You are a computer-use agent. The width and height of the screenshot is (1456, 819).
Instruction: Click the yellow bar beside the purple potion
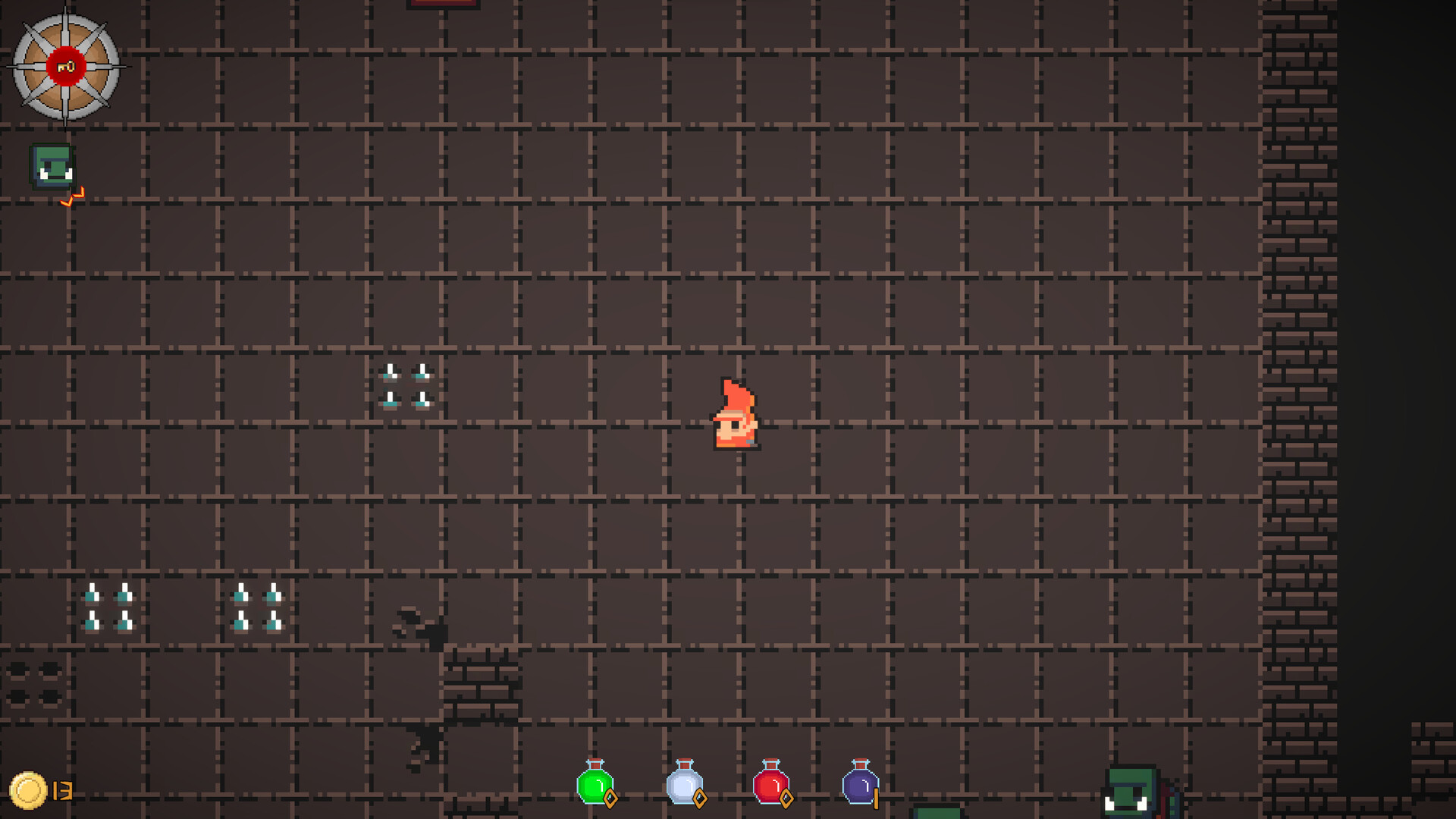pos(877,799)
